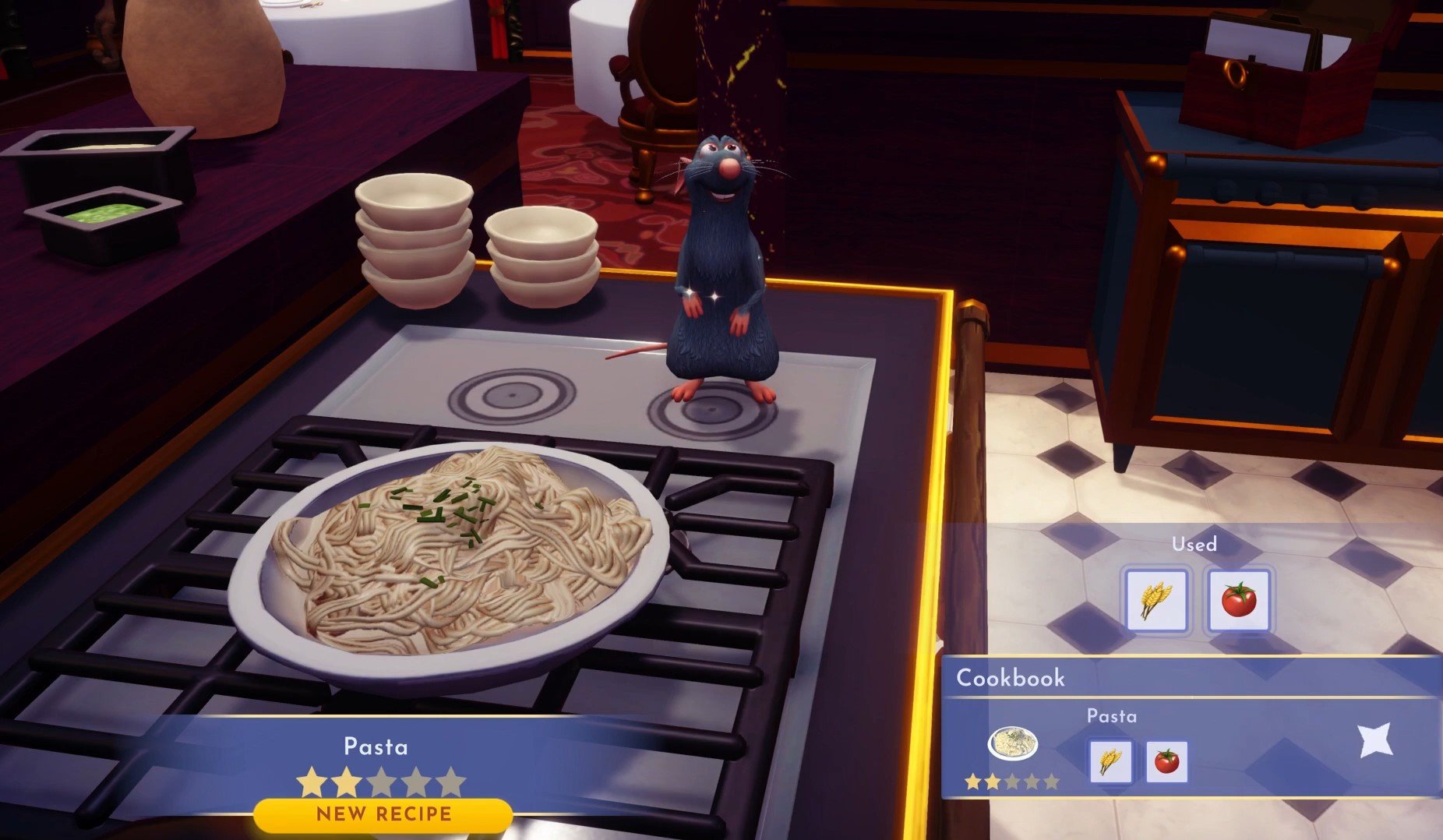Open the Pasta dish thumbnail in Cookbook
Screen dimensions: 1443x840
coord(1012,743)
